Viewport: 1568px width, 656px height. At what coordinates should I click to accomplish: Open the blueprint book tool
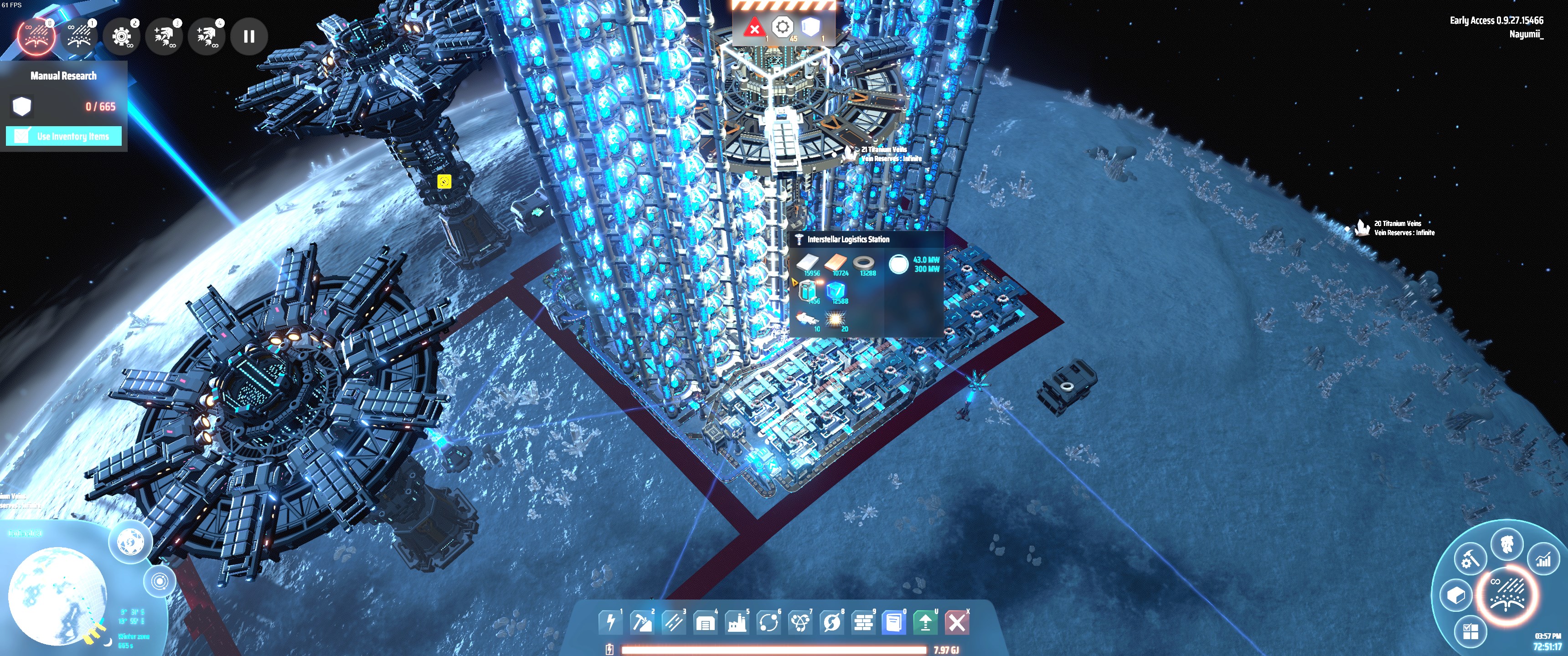894,622
